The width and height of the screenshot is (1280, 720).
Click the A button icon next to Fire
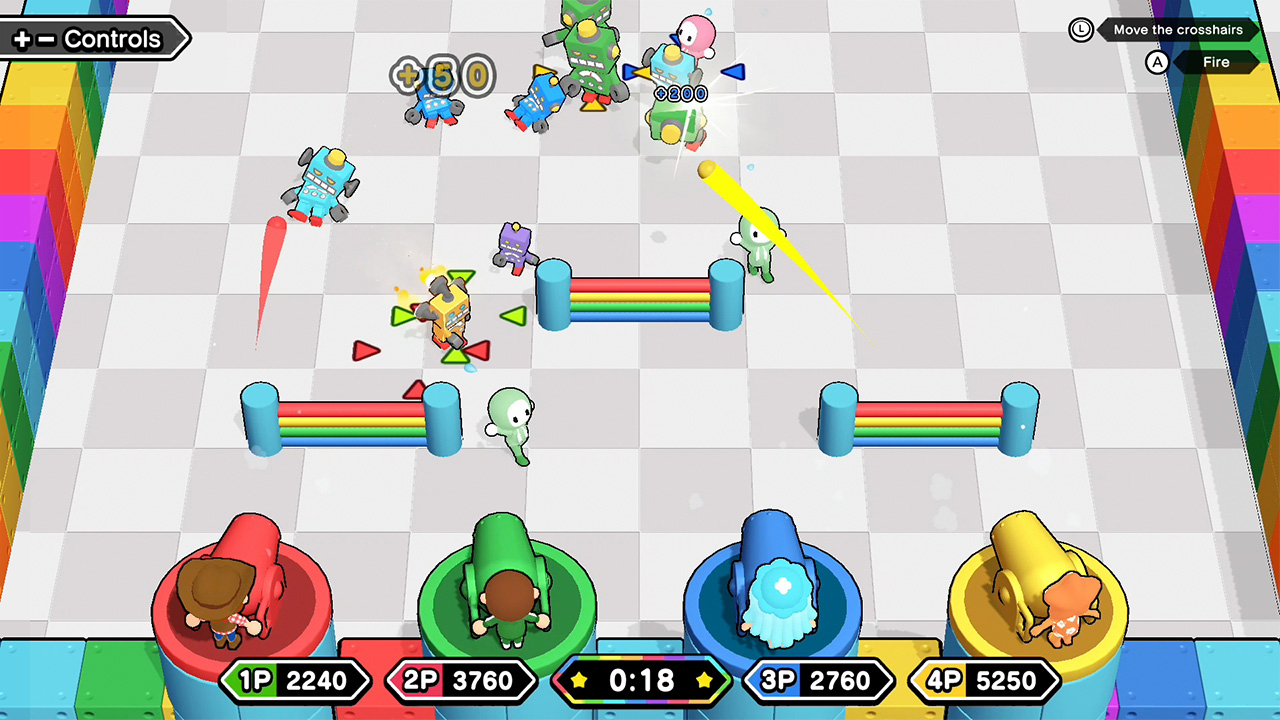tap(1158, 62)
